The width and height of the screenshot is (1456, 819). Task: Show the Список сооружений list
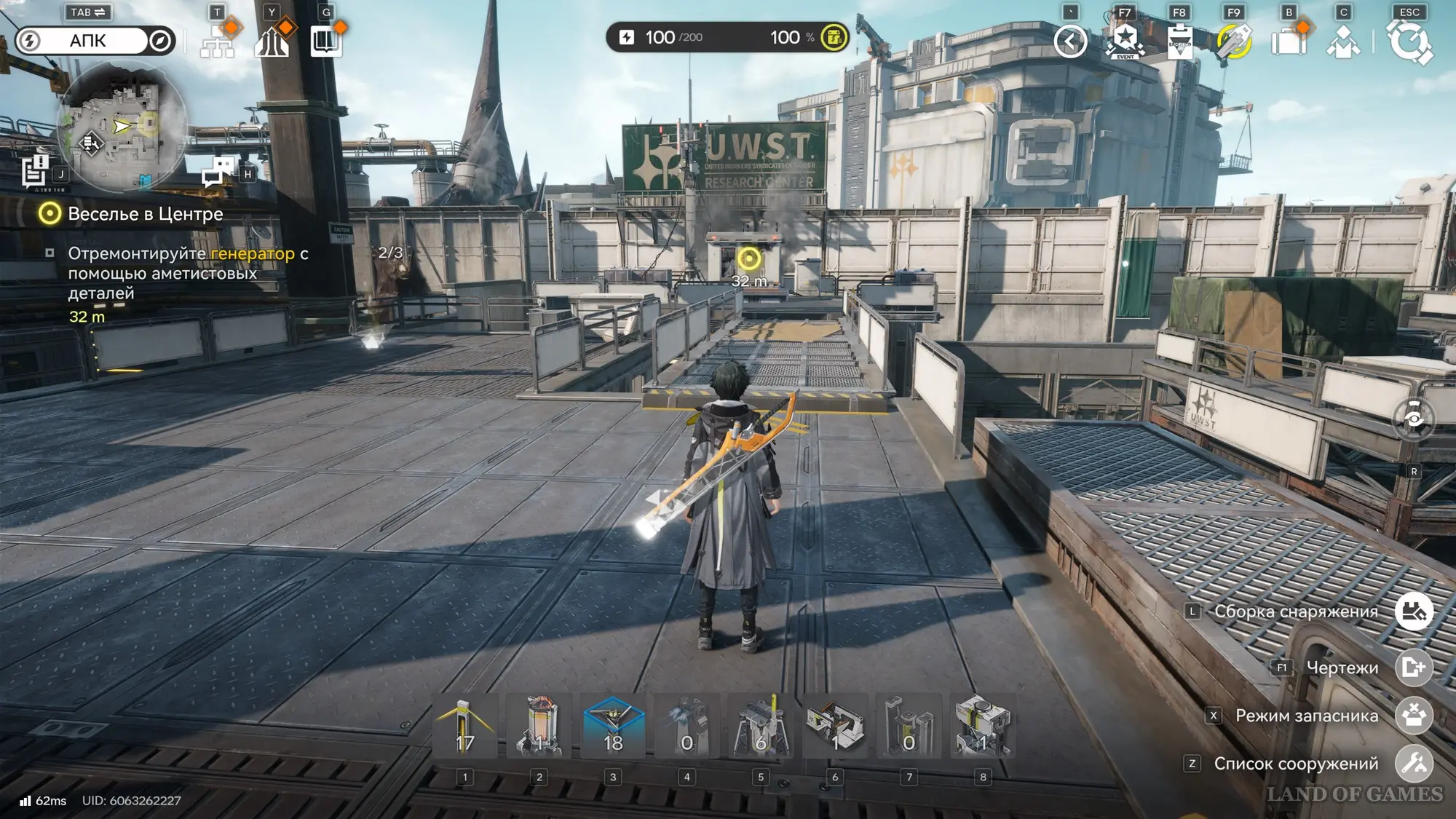1414,763
